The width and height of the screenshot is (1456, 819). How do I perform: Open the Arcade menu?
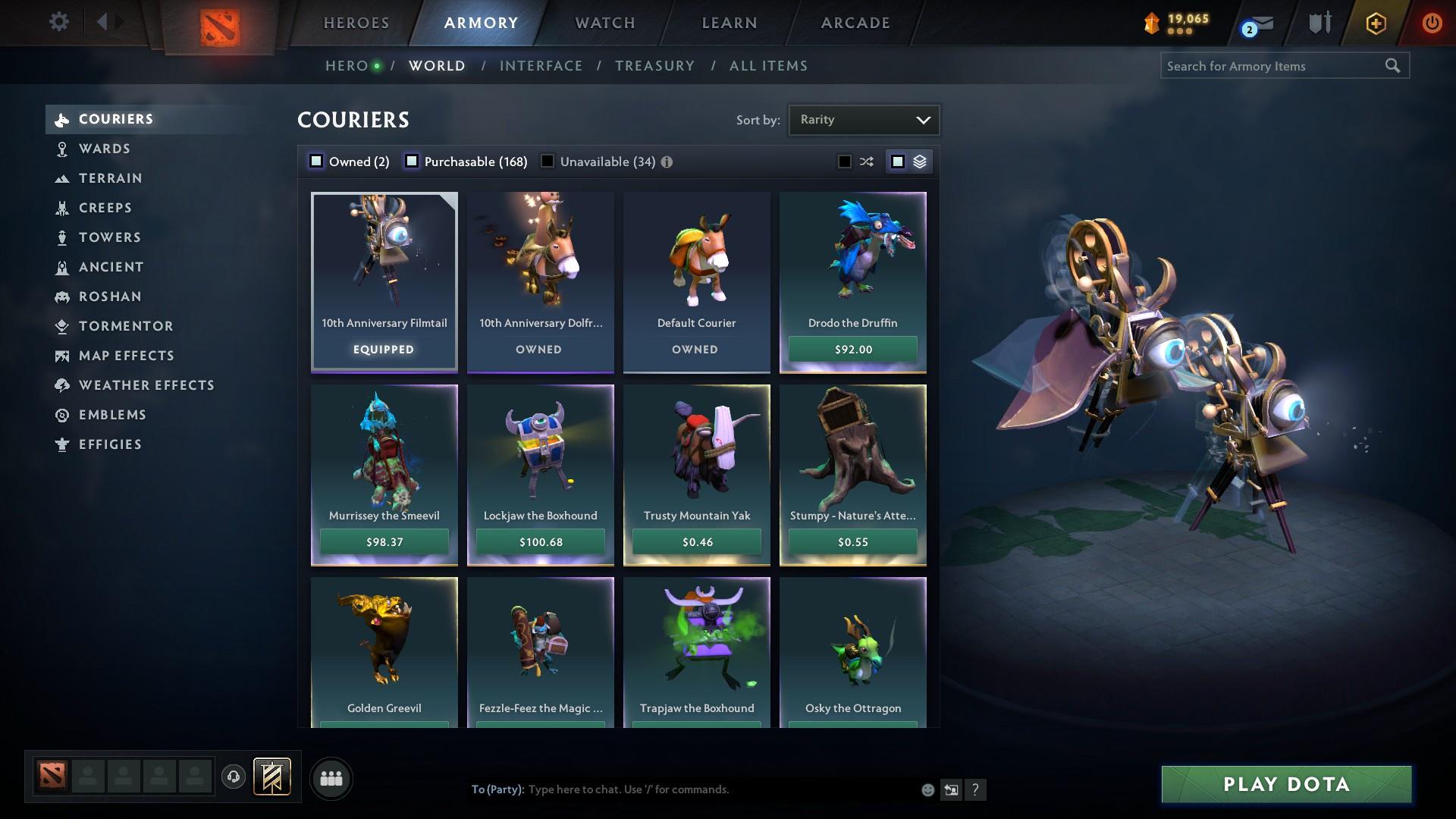(x=854, y=23)
